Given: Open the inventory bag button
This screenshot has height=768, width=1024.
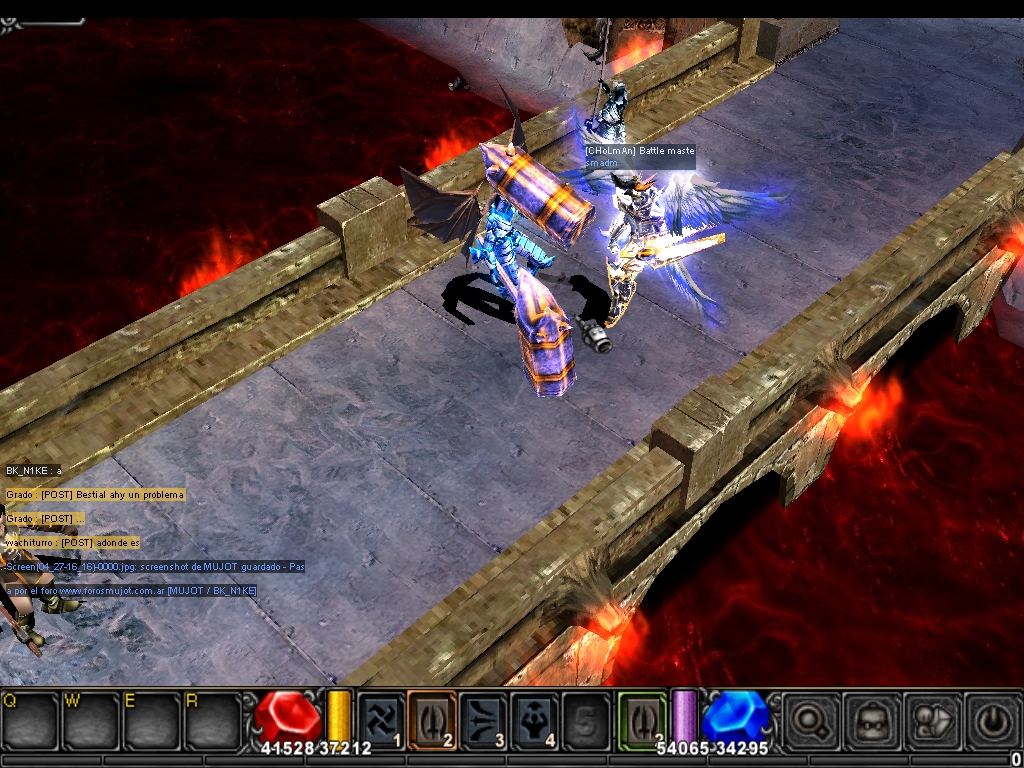Looking at the screenshot, I should click(x=868, y=720).
